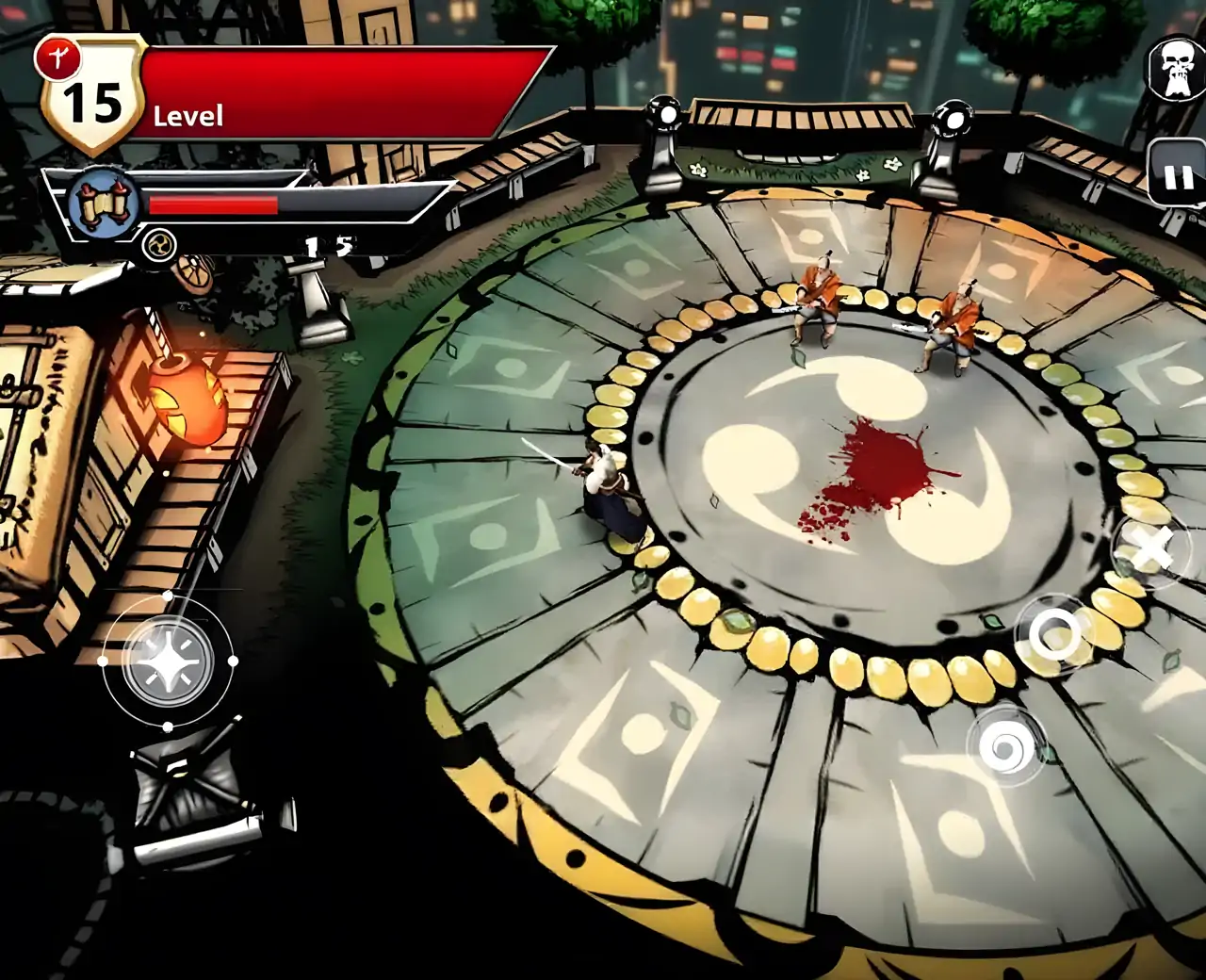
Task: Tap the circle attack button
Action: pyautogui.click(x=1053, y=633)
